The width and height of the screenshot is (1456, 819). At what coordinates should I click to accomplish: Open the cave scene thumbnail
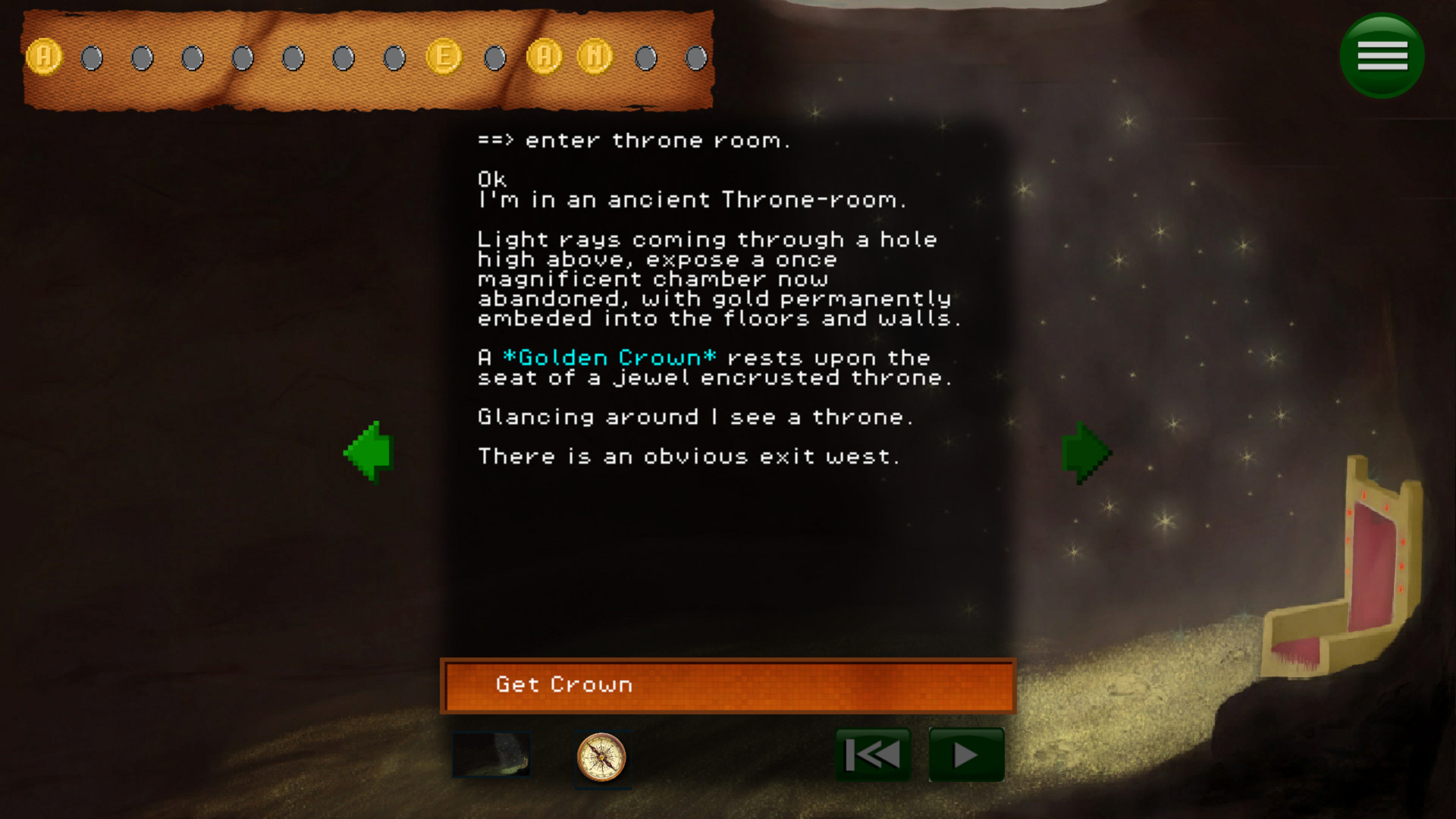[x=491, y=755]
